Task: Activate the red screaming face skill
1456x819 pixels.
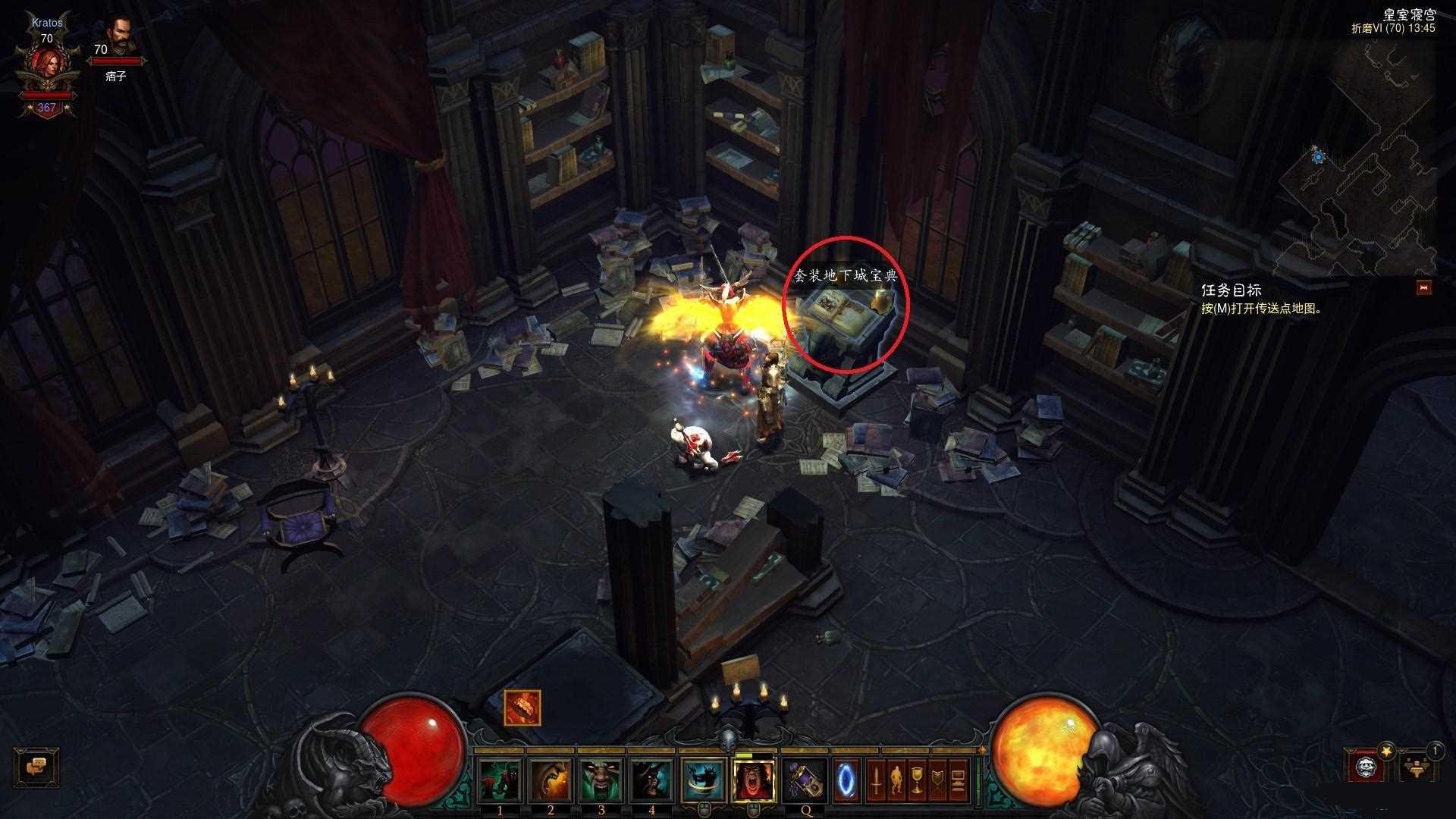Action: coord(755,780)
